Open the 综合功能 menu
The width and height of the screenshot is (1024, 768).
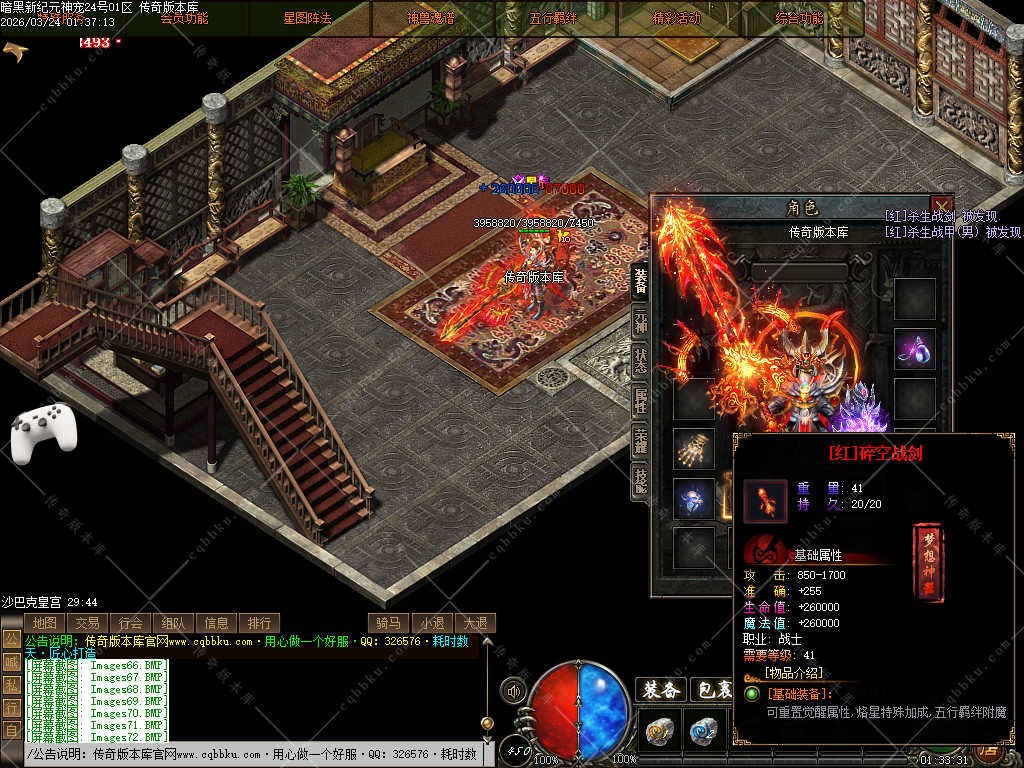tap(800, 18)
